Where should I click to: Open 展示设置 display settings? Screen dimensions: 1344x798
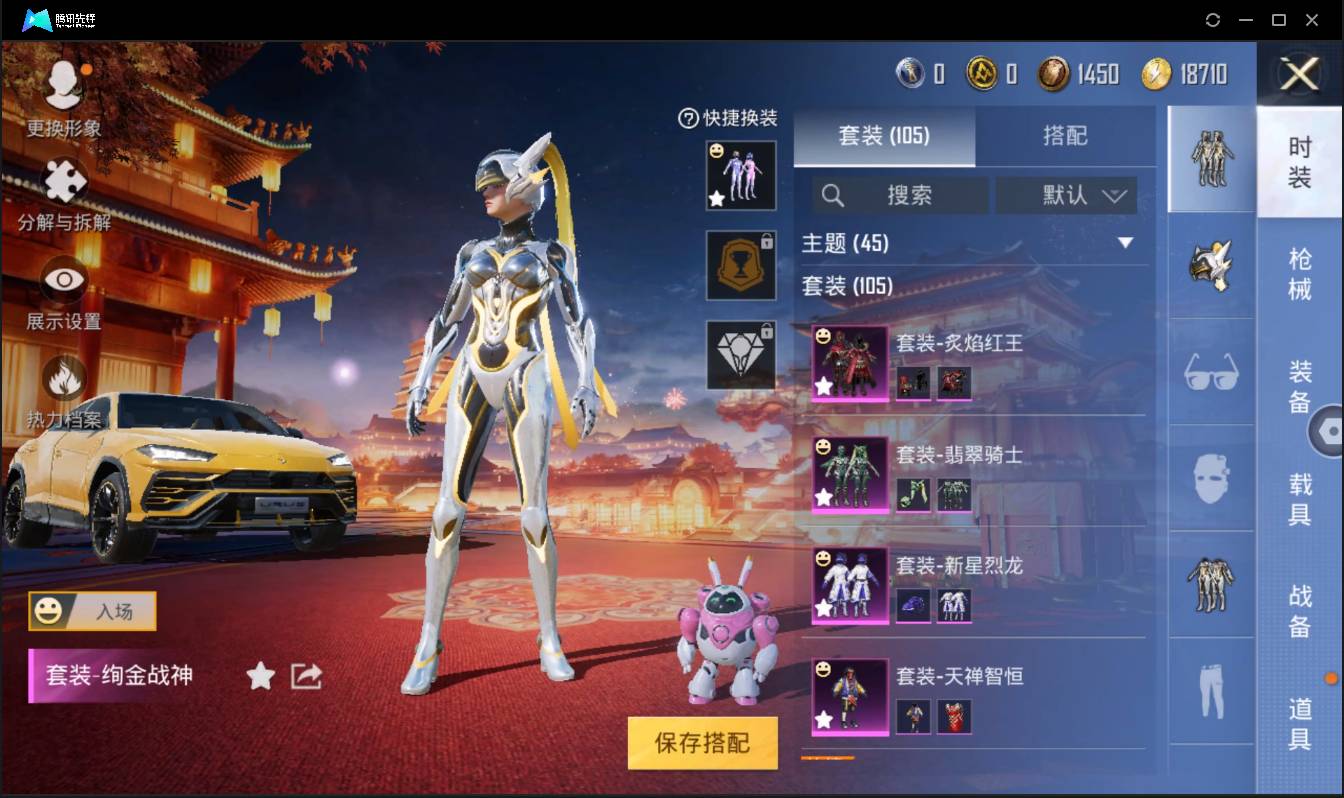coord(62,280)
